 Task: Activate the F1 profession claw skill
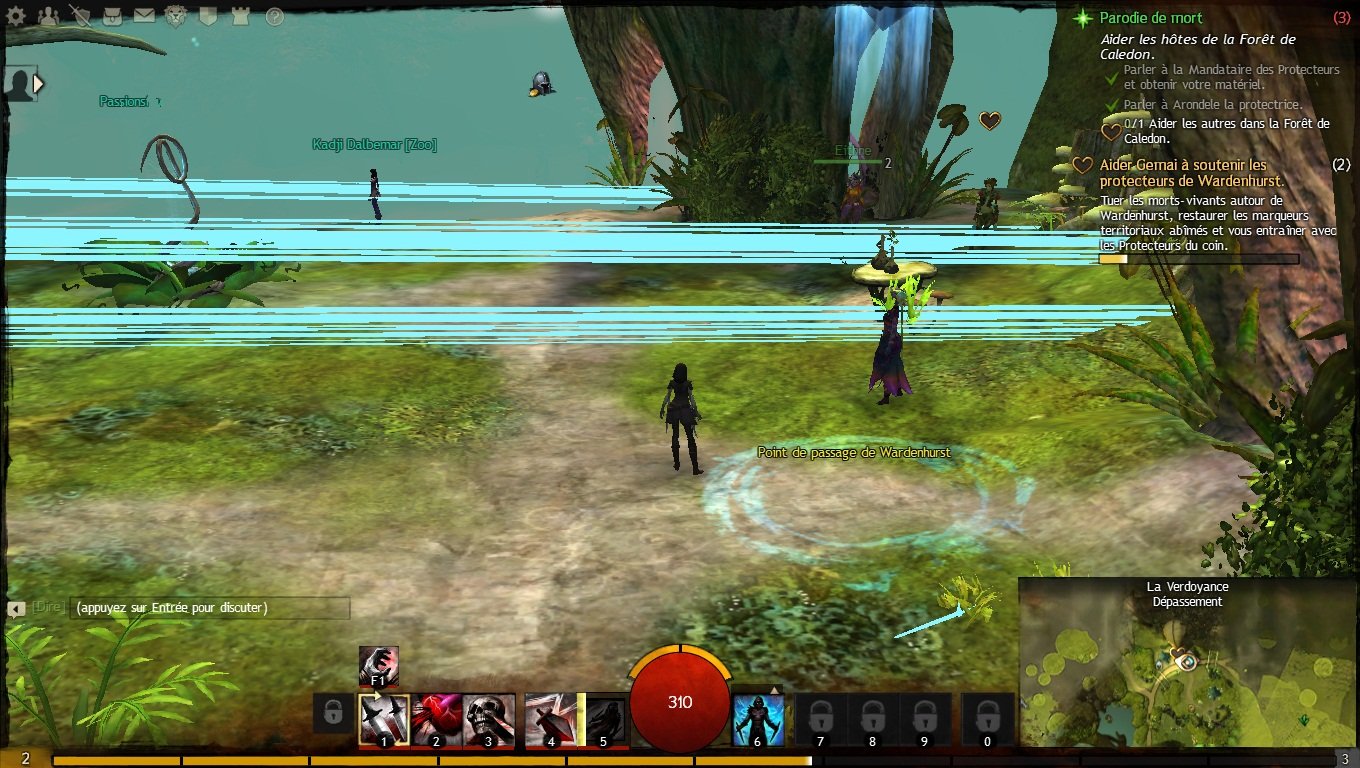tap(379, 665)
